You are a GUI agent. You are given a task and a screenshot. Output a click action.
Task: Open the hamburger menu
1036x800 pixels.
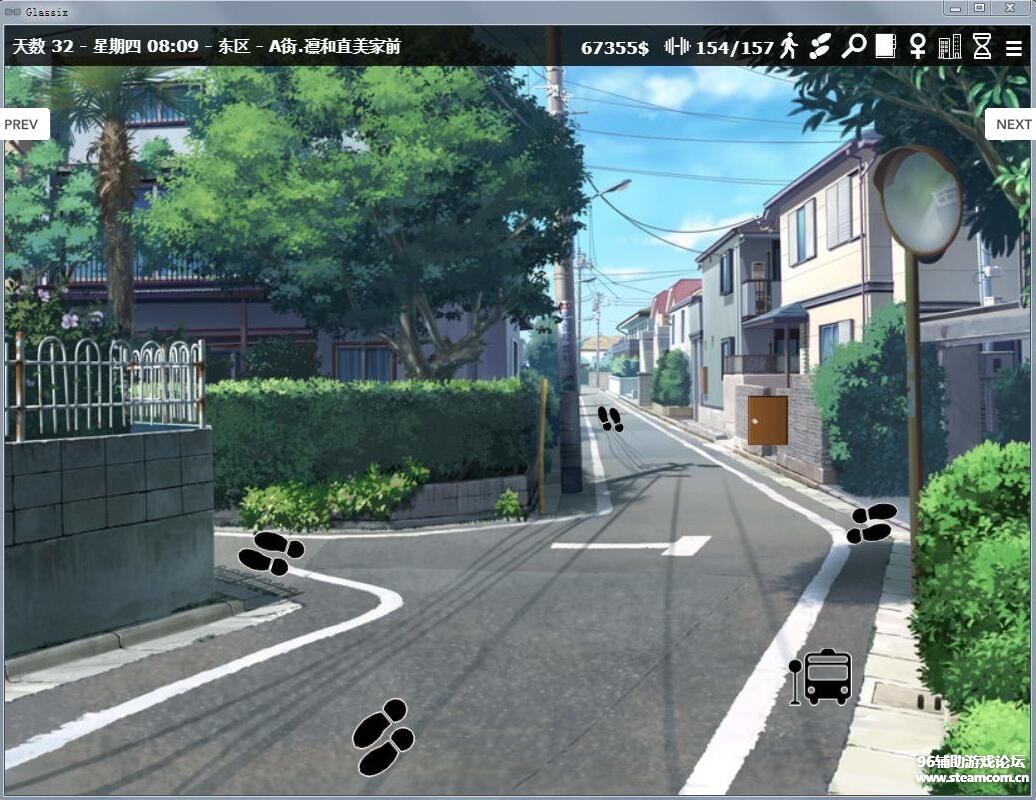[1014, 47]
